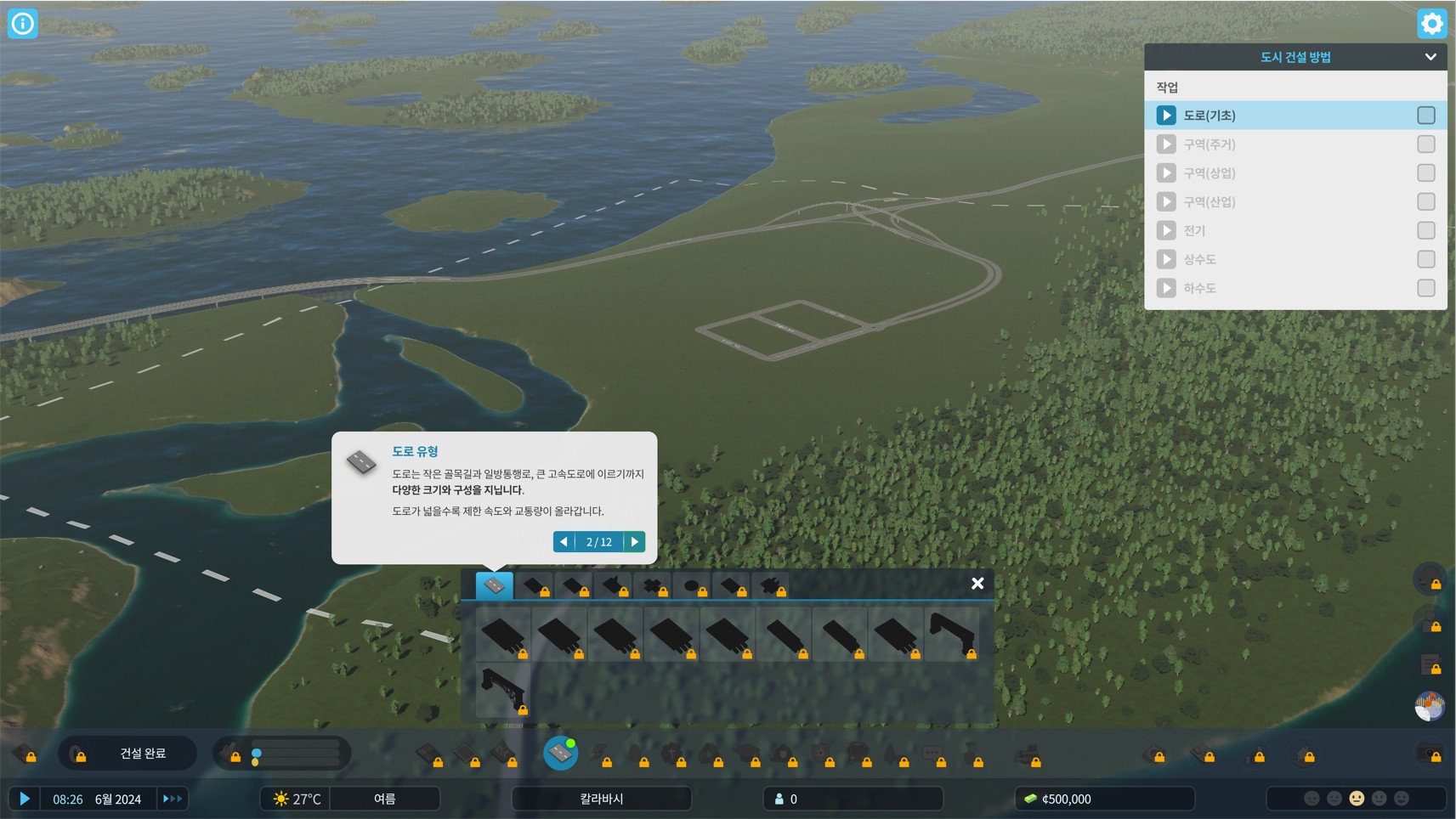Select the 도로(기초) tutorial task

coord(1210,116)
